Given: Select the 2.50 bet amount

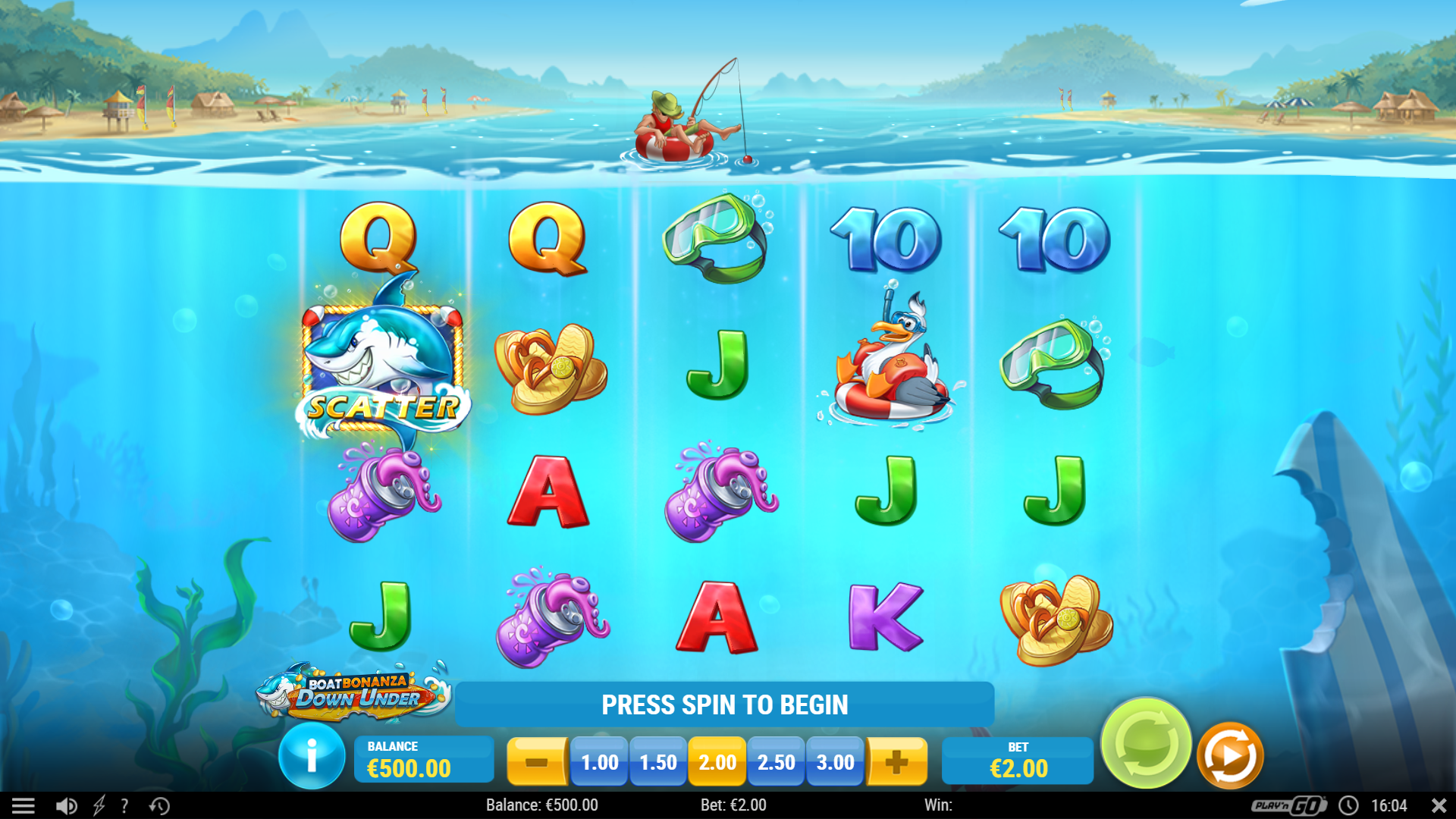Looking at the screenshot, I should 776,762.
